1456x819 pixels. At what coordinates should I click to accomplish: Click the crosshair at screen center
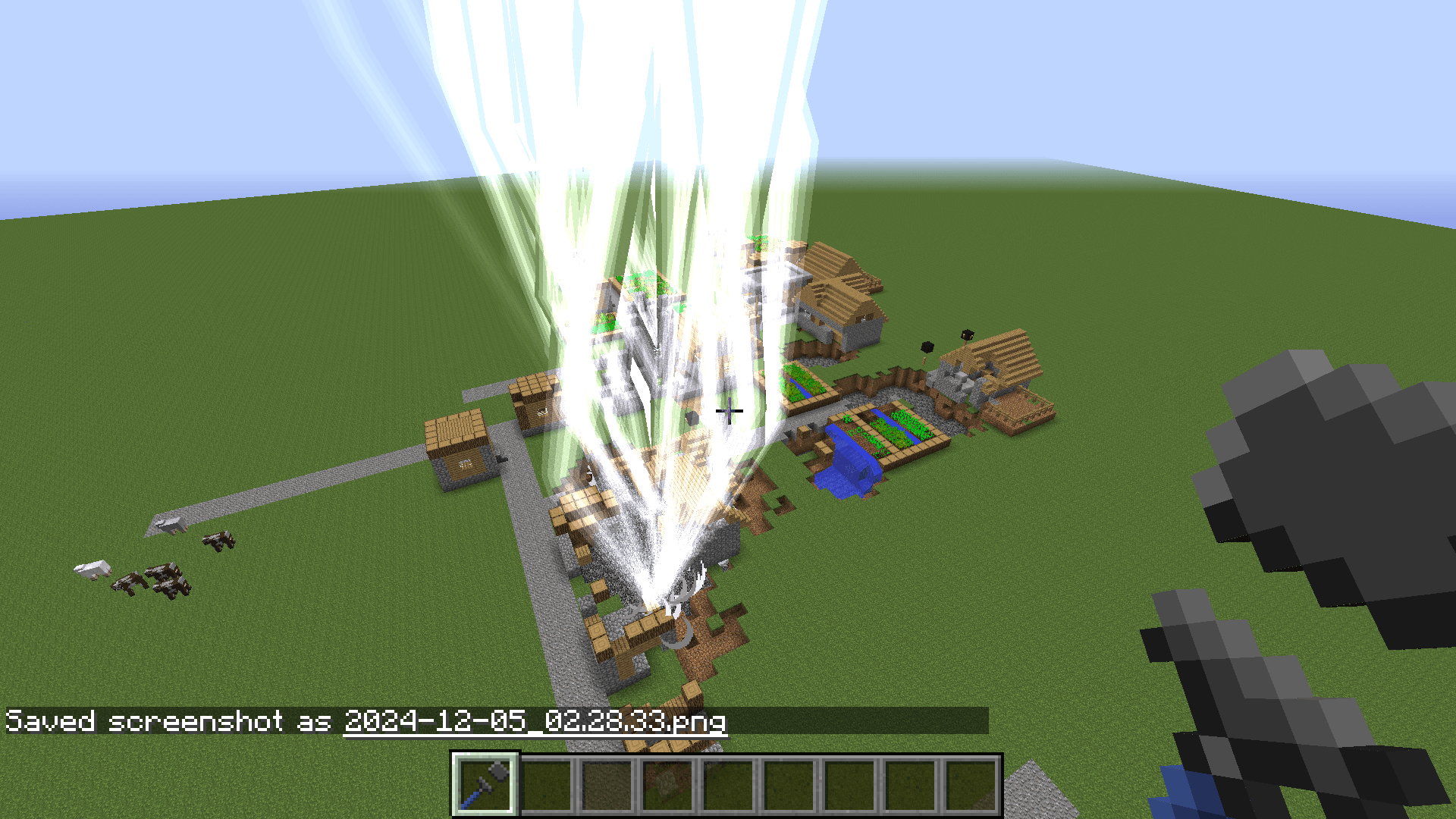pos(728,411)
